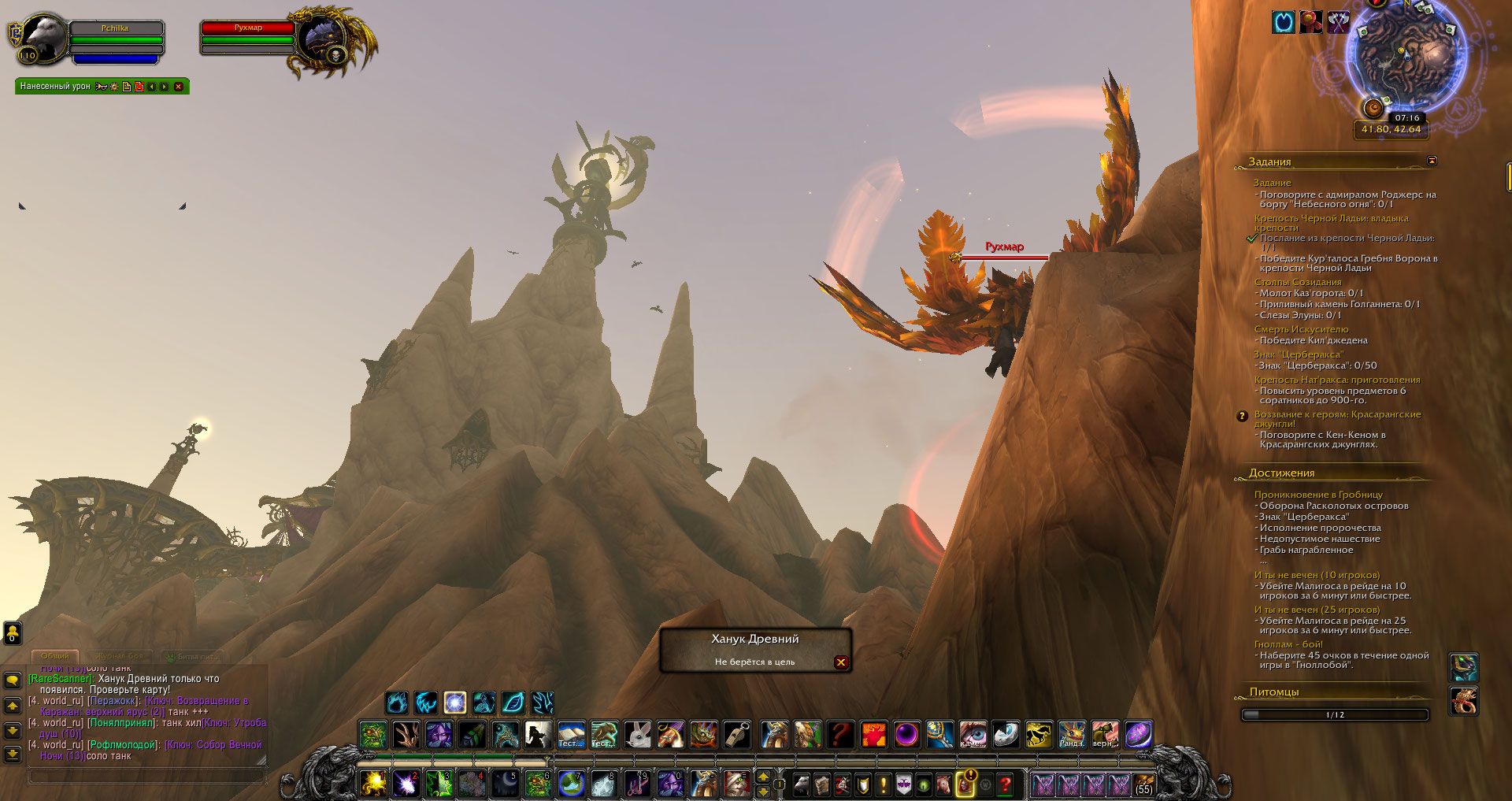This screenshot has width=1512, height=801.
Task: Open the backpack bag slot showing 55
Action: coord(1143,784)
